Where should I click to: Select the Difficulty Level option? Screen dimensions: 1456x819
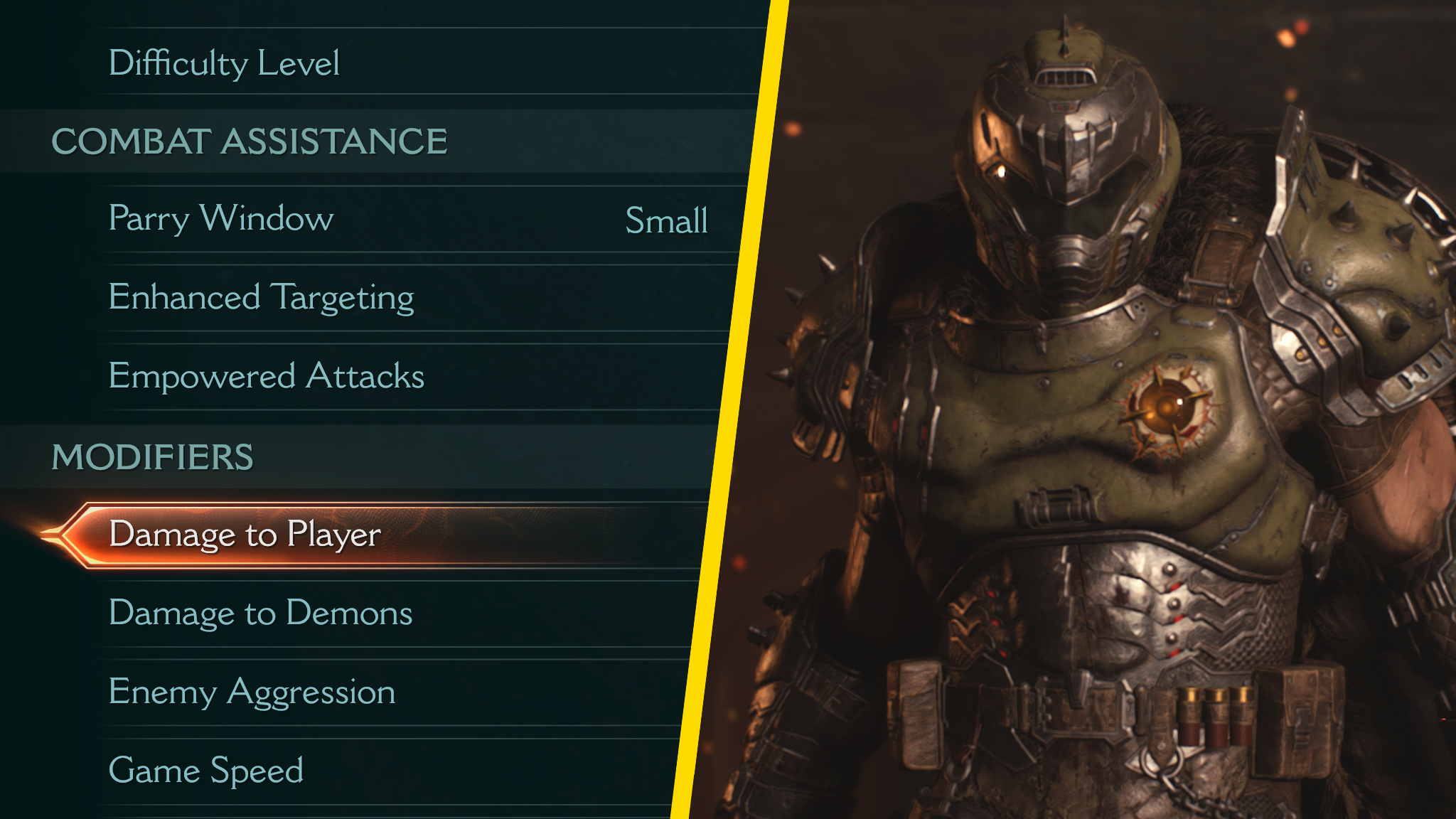tap(227, 63)
